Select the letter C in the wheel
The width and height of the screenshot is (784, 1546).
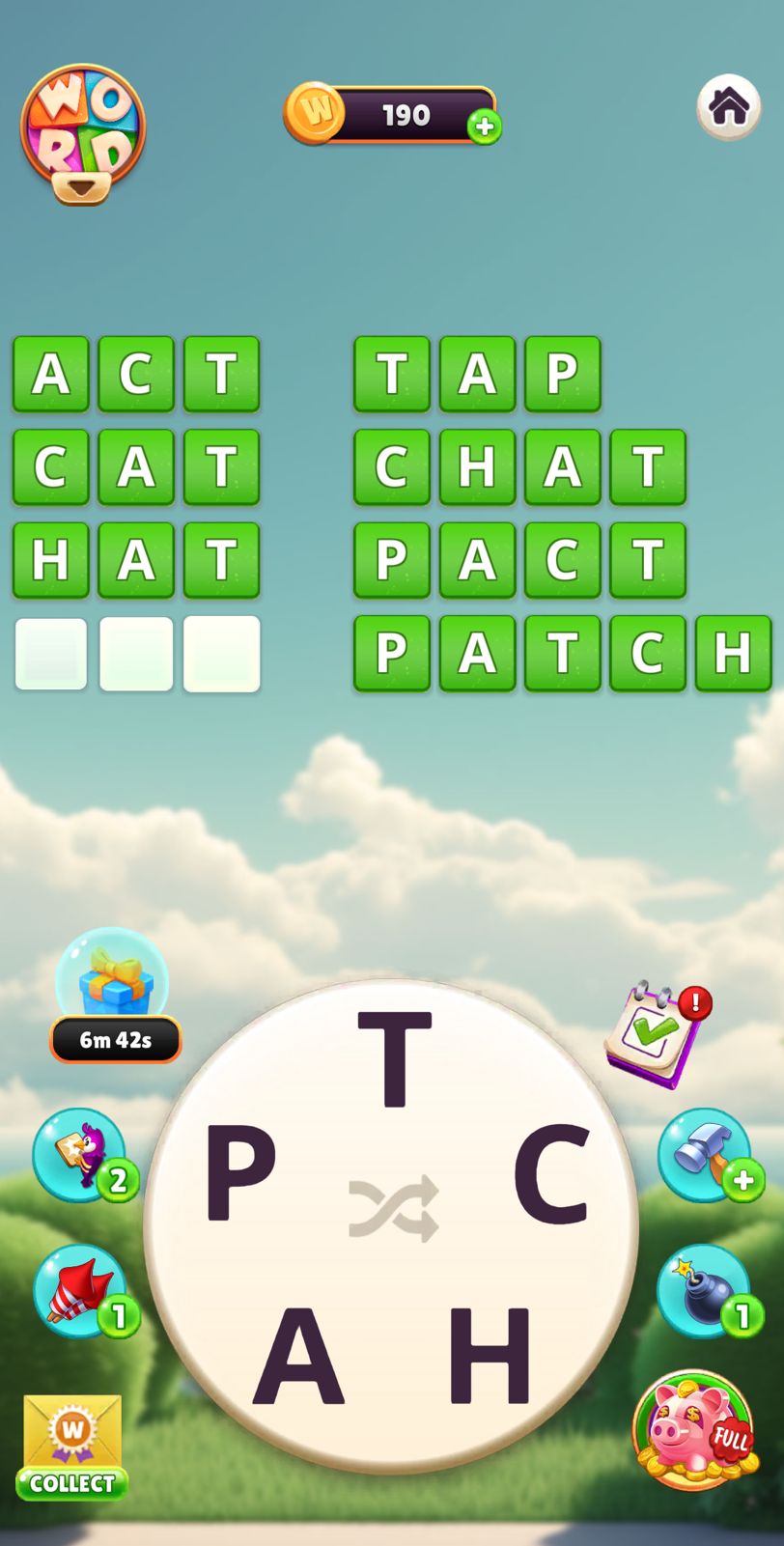click(550, 1172)
